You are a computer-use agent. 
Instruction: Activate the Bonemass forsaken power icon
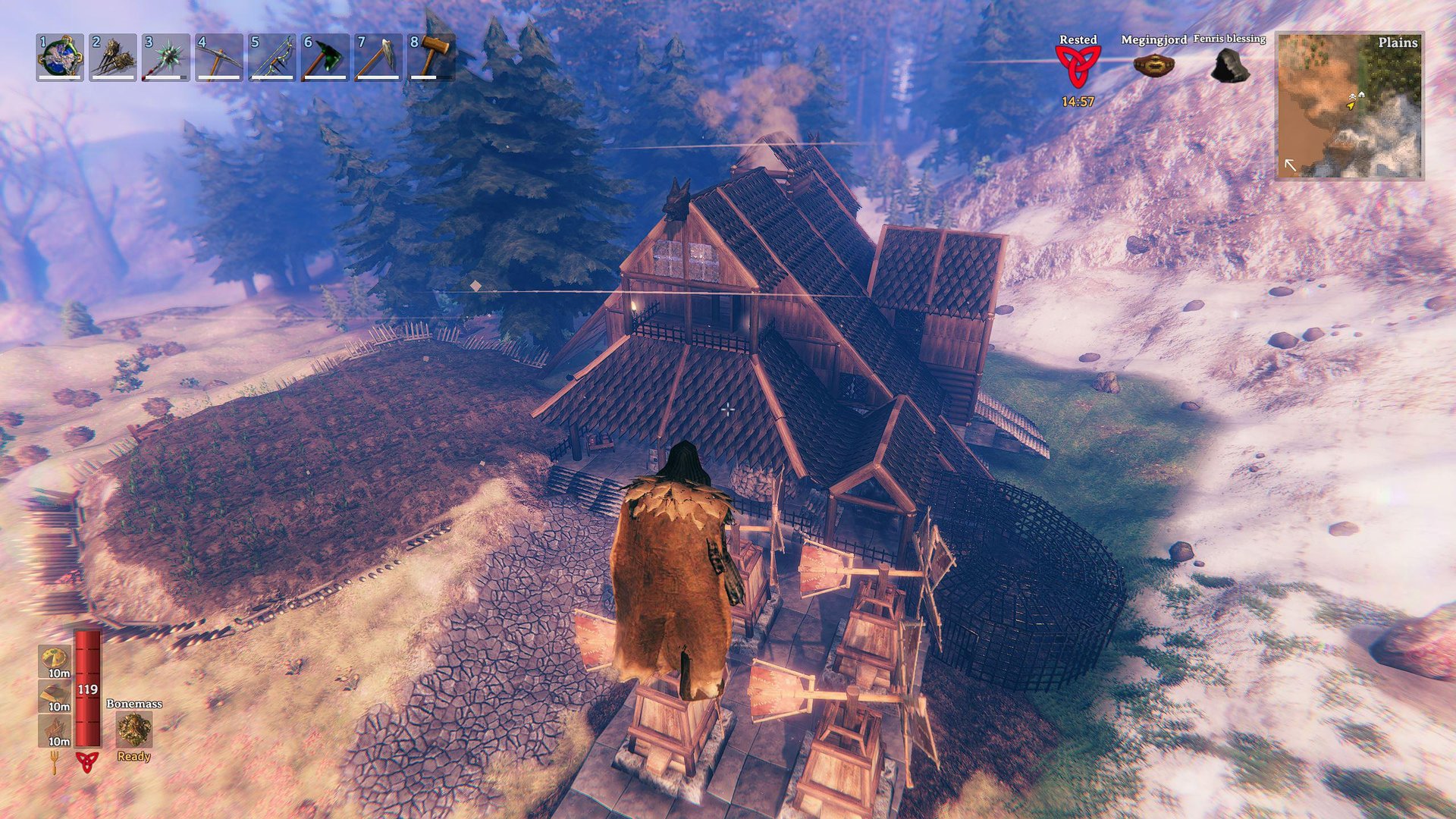click(x=134, y=730)
